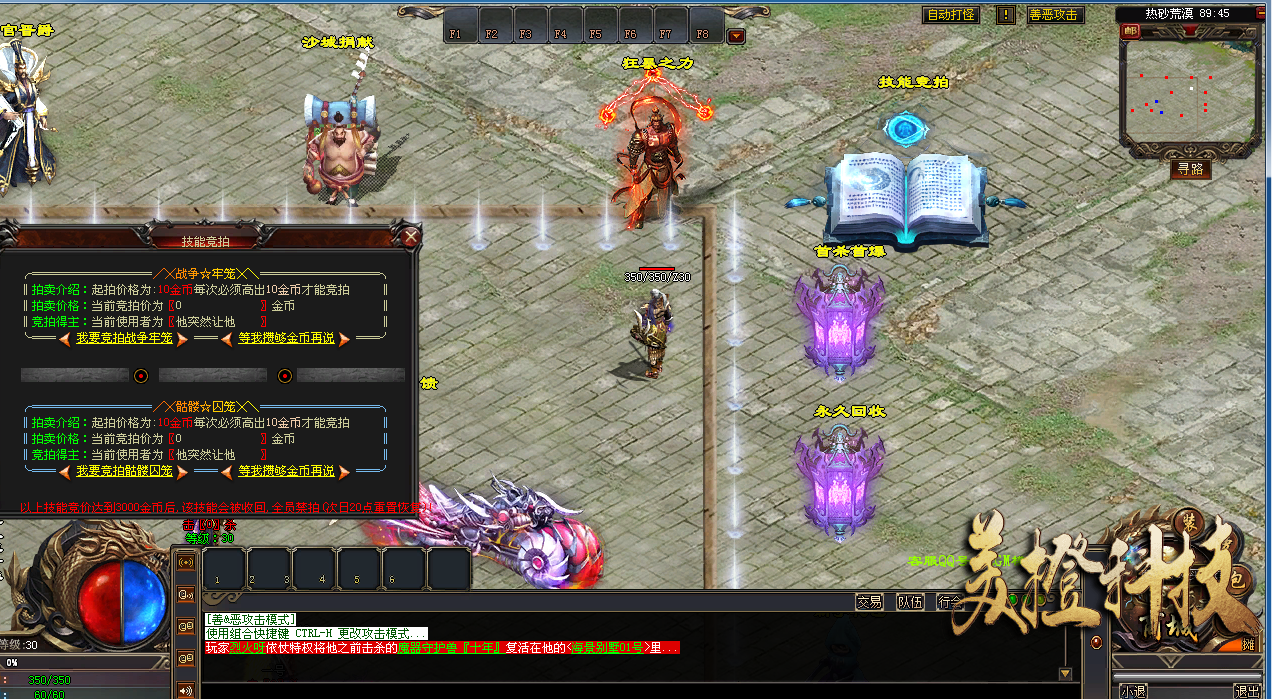Screen dimensions: 1272x699
Task: Switch the 善恶攻击 attack mode button
Action: 1054,15
